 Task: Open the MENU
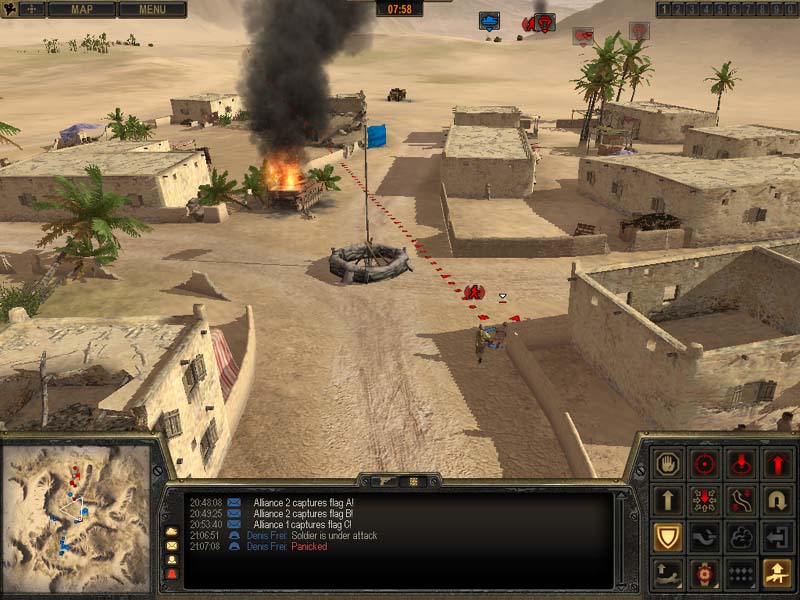pos(152,9)
